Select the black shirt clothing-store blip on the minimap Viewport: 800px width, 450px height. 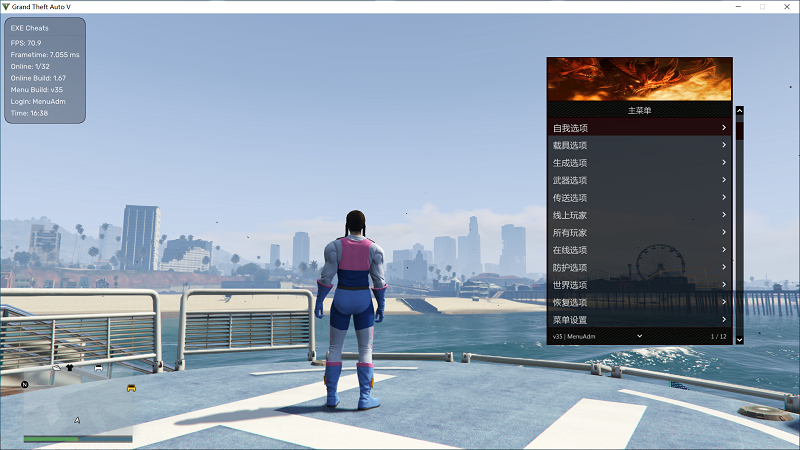coord(70,368)
